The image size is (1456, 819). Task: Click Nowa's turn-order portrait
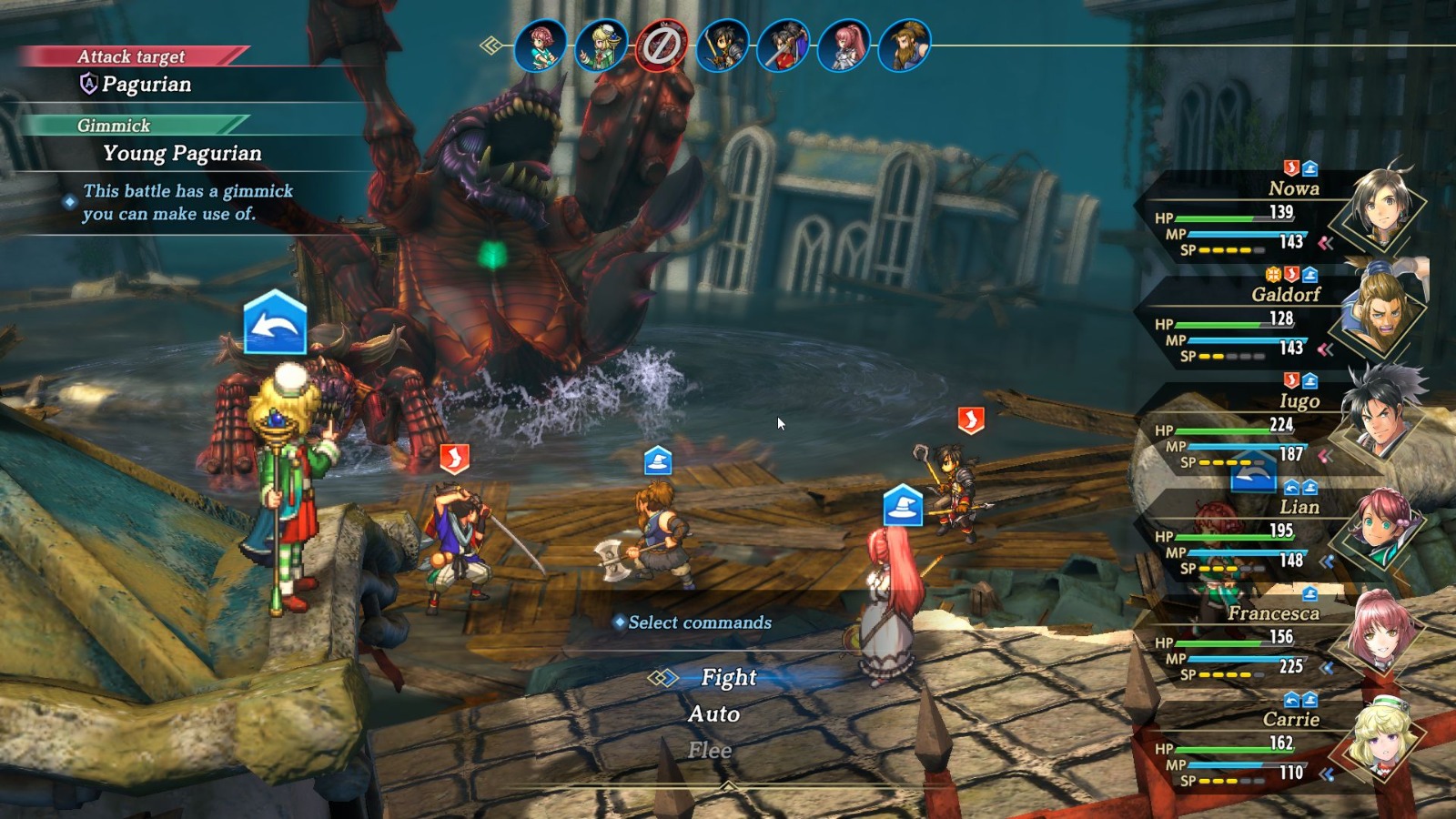click(723, 45)
